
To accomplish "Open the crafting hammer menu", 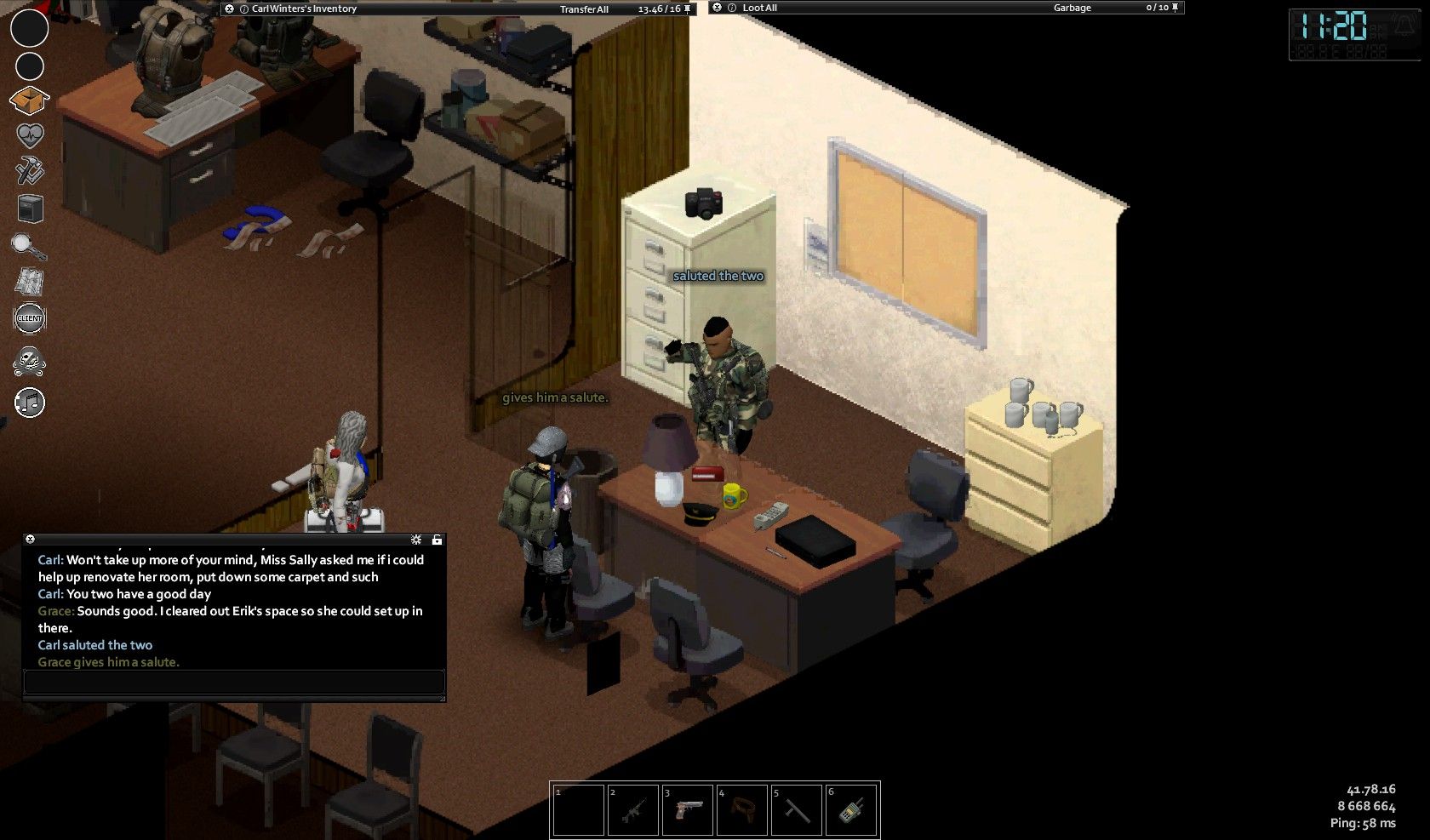I will tap(30, 171).
